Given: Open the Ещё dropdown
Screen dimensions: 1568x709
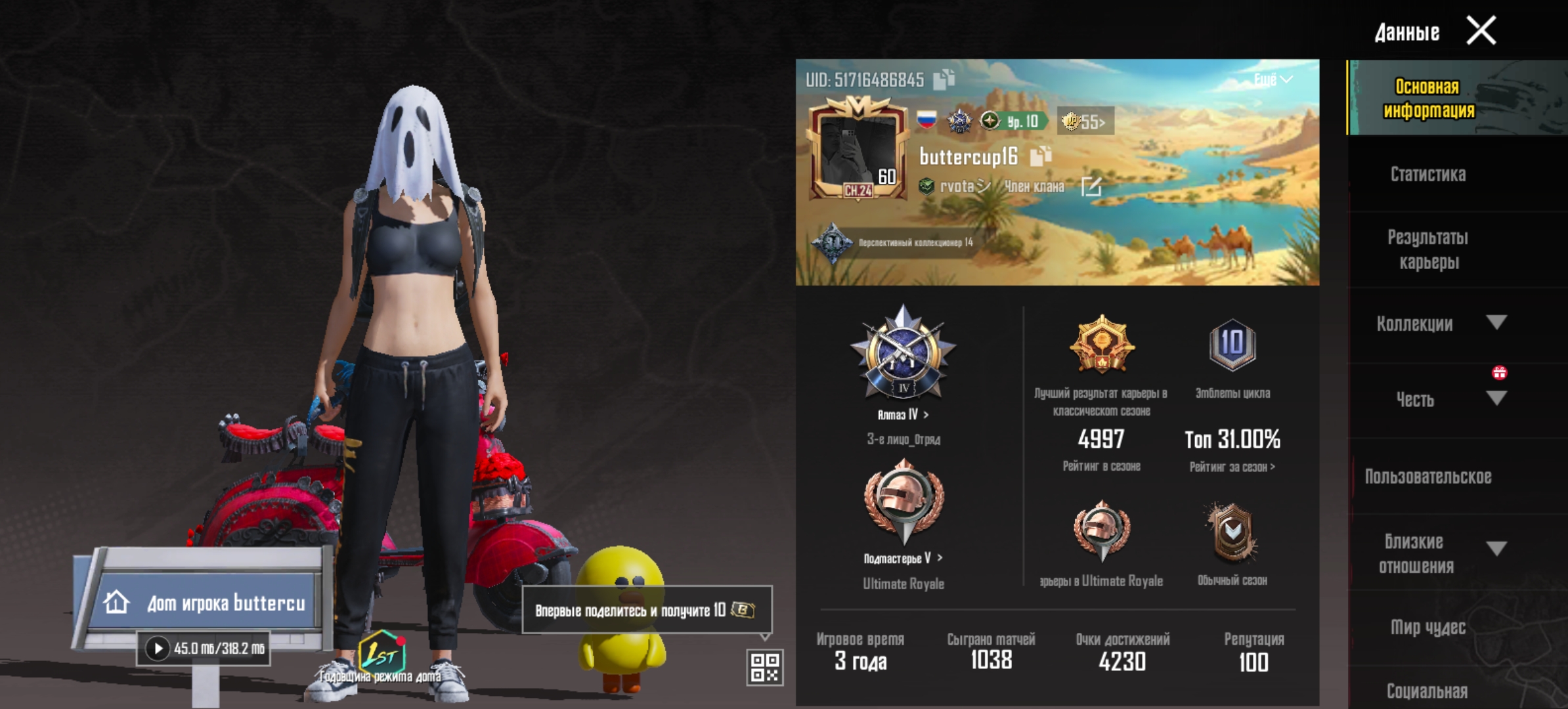Looking at the screenshot, I should tap(1273, 79).
